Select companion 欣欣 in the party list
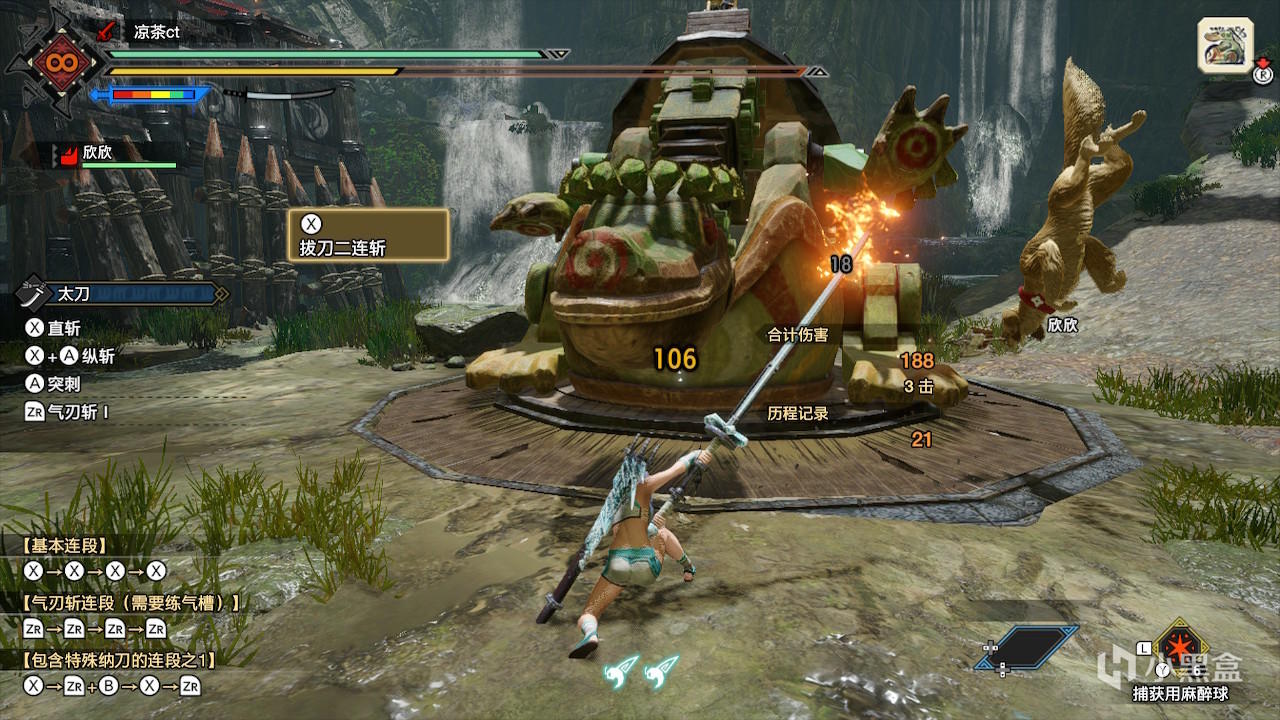The image size is (1280, 720). pos(98,154)
